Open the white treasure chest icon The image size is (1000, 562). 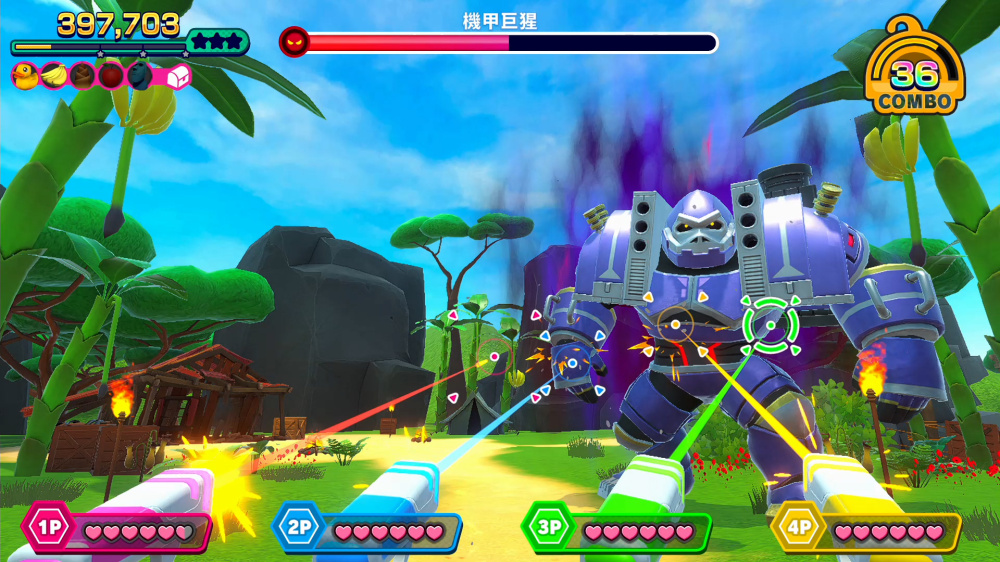(x=177, y=76)
